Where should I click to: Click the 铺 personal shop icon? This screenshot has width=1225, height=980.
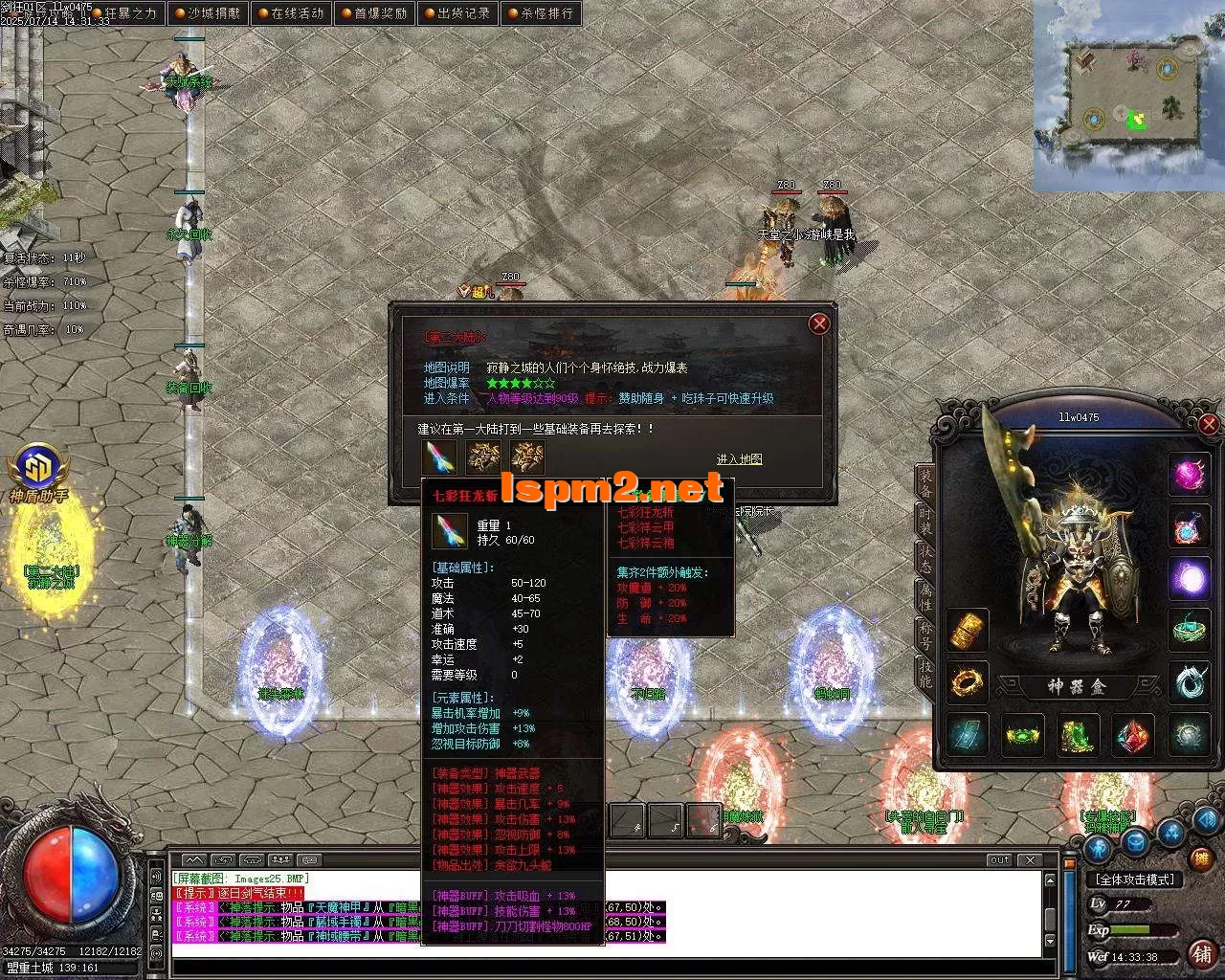[1202, 955]
